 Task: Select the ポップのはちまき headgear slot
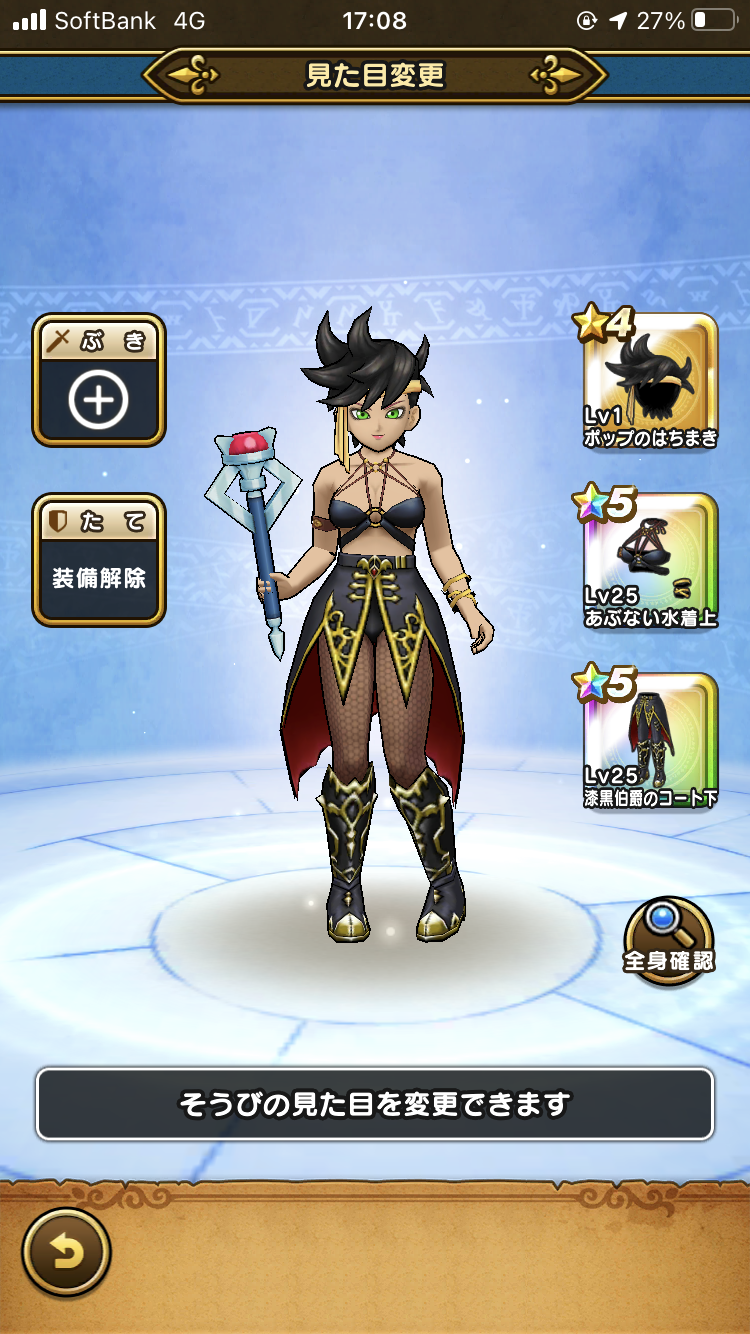[650, 382]
